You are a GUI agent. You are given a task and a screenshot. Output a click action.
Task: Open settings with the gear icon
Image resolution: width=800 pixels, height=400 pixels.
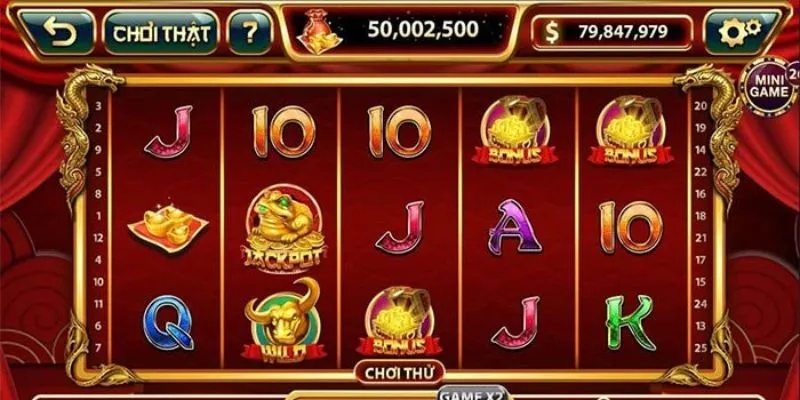tap(740, 32)
